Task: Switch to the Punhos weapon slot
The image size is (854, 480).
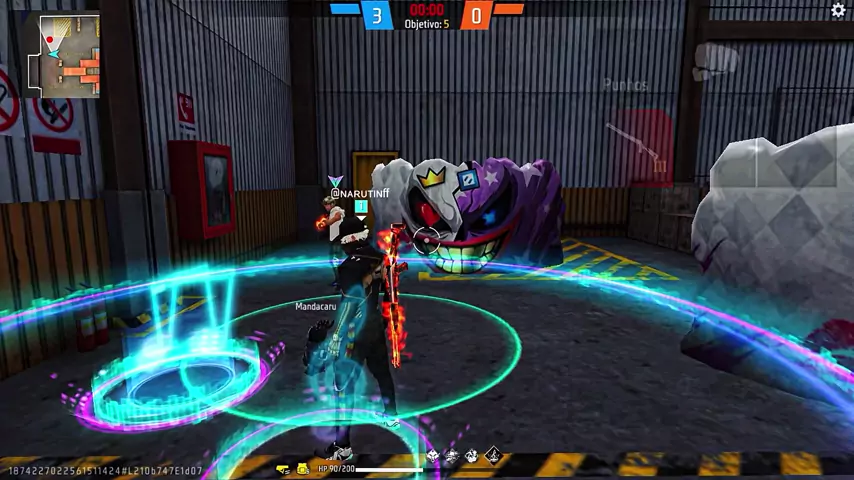Action: pyautogui.click(x=626, y=86)
